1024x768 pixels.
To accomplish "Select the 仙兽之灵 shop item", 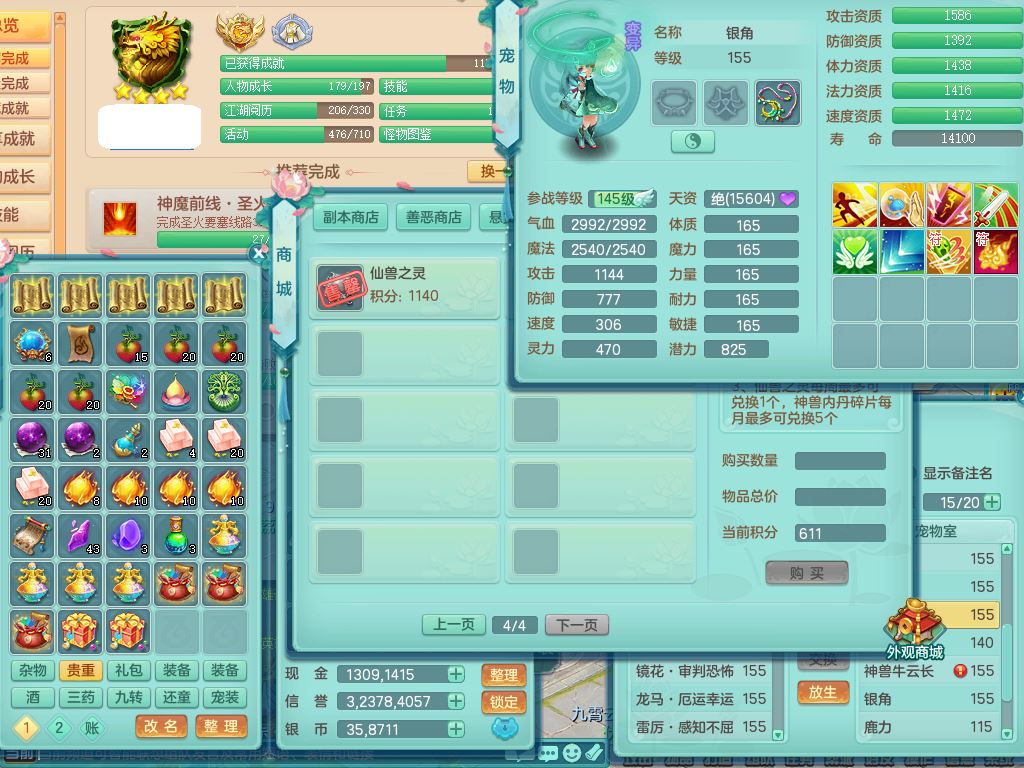I will (x=404, y=289).
